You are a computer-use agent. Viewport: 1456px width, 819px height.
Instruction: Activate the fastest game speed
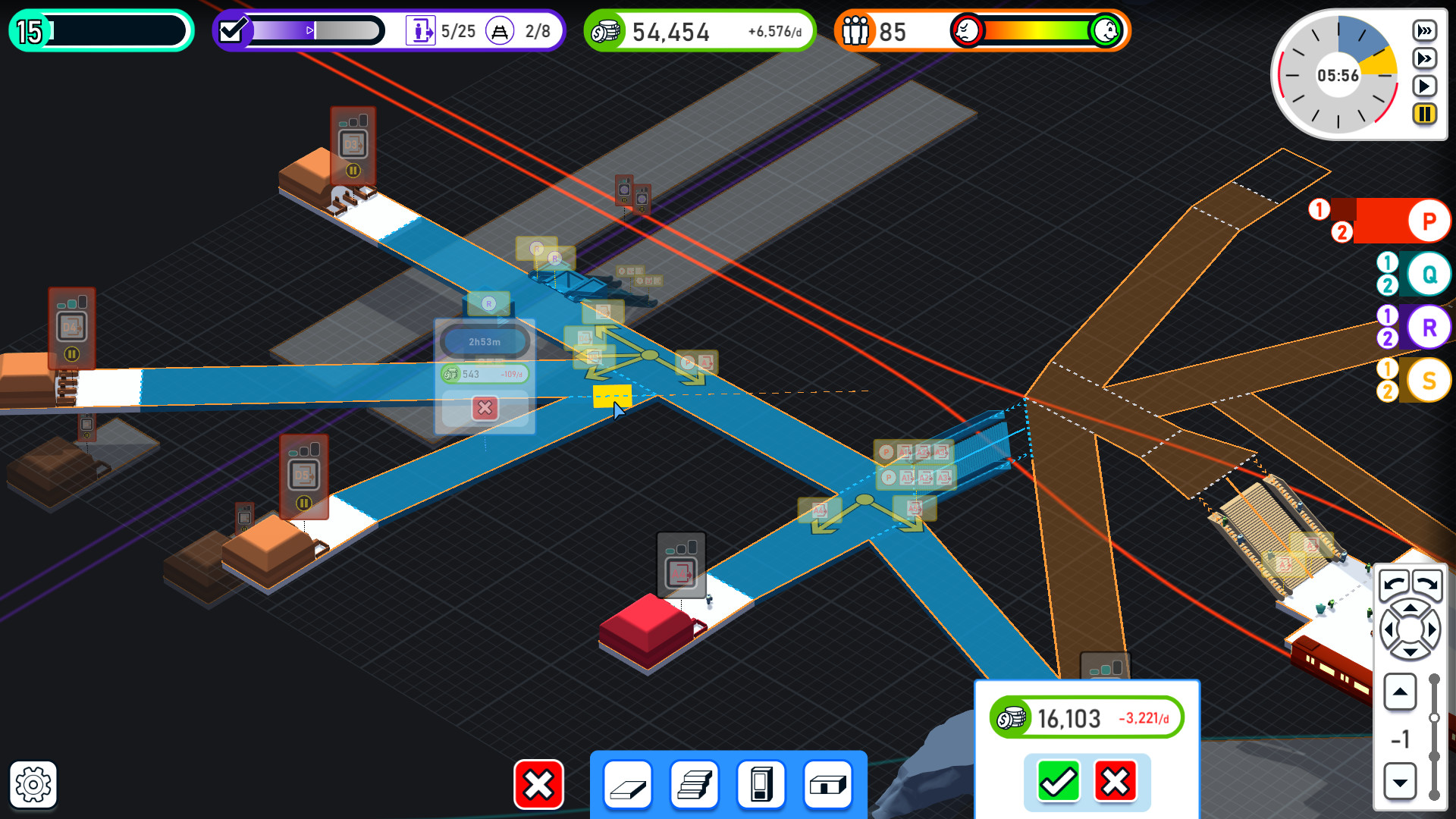[x=1425, y=31]
